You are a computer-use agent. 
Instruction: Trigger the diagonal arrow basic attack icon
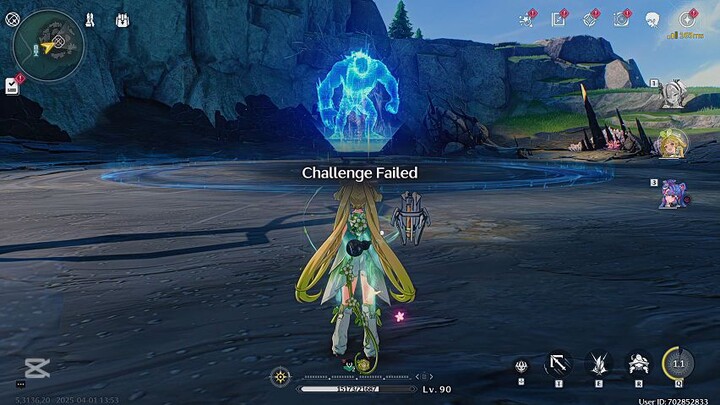coord(557,365)
